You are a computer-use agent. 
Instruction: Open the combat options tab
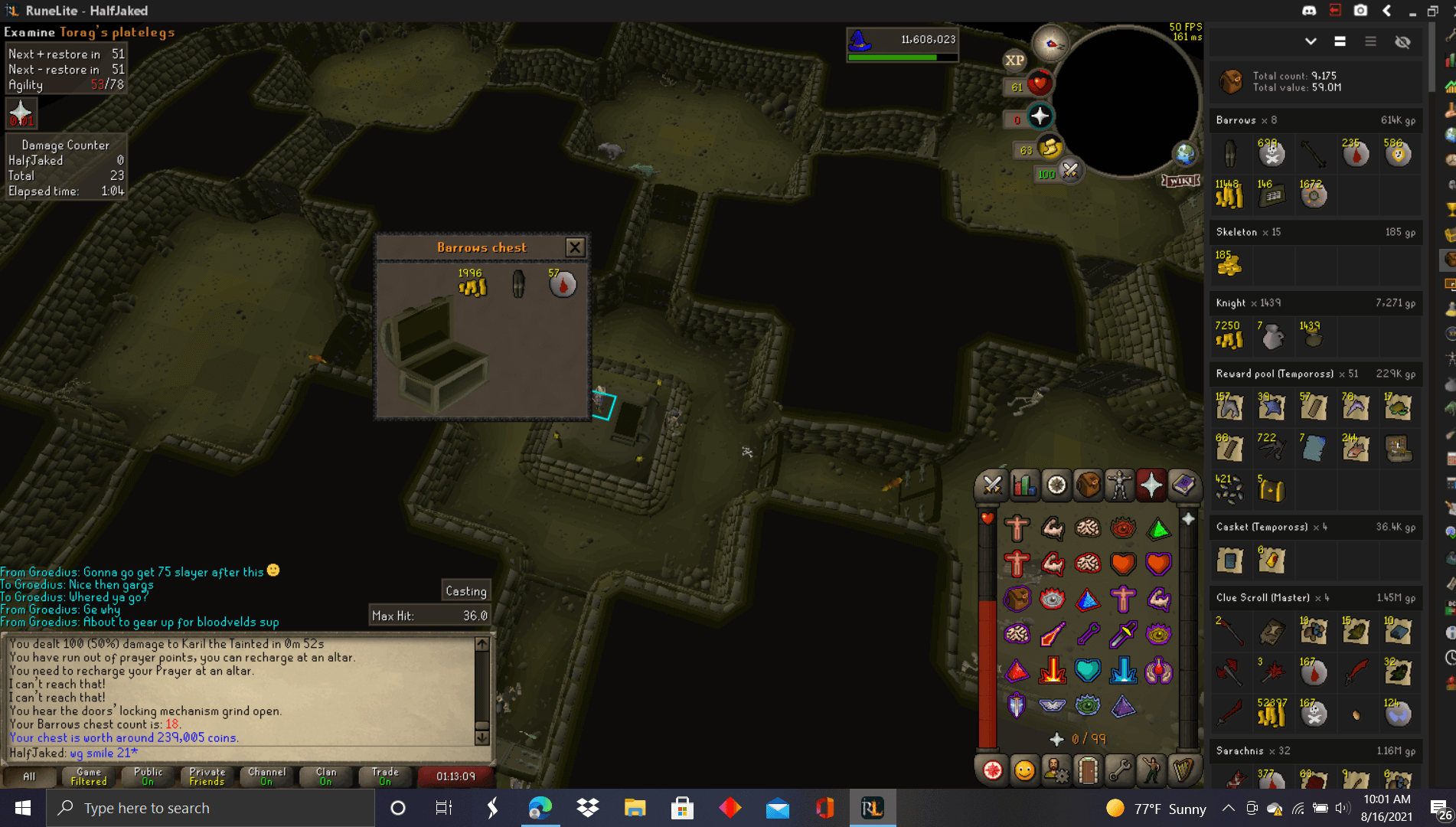point(992,485)
